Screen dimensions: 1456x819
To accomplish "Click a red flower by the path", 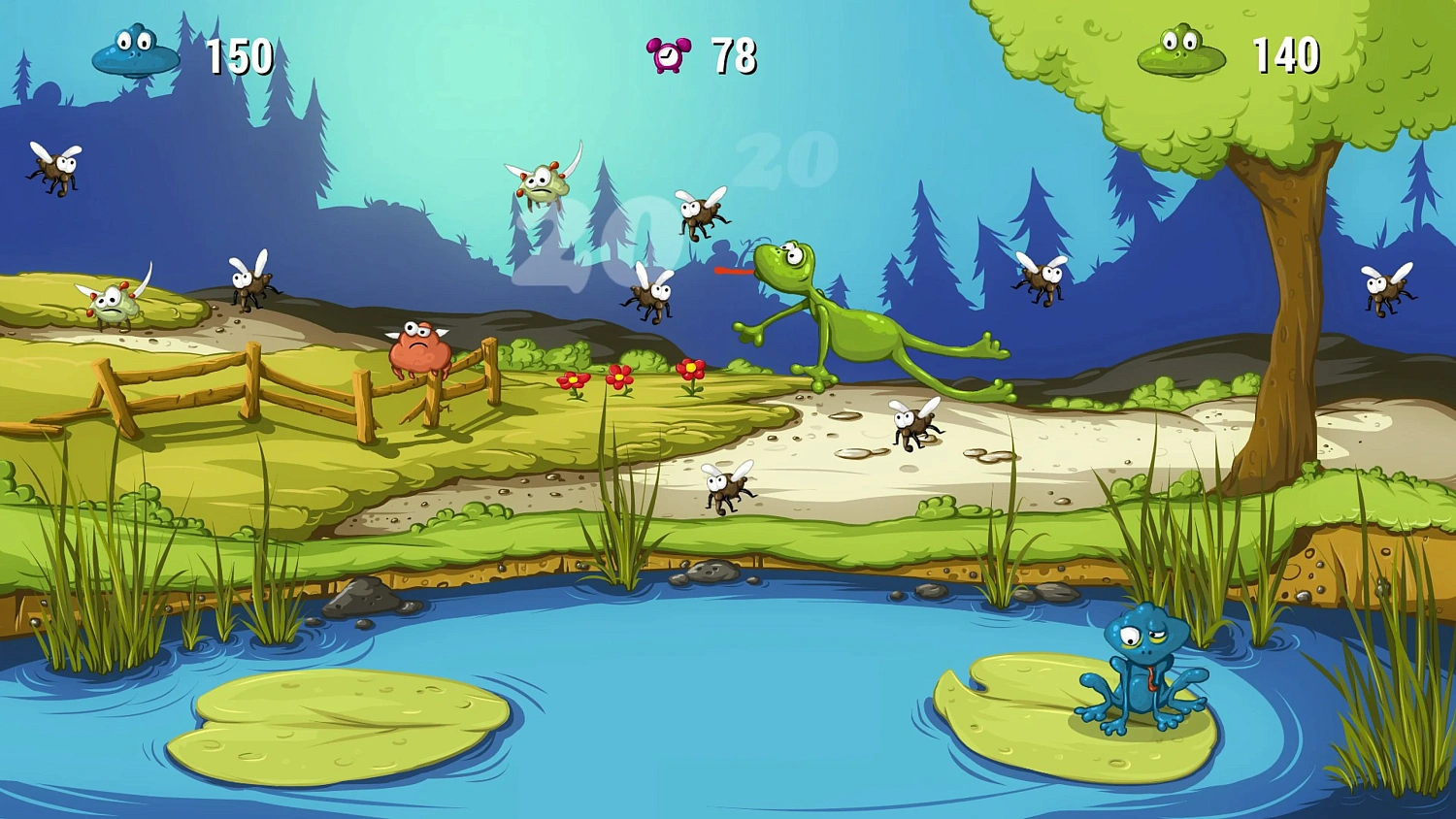I will [621, 378].
